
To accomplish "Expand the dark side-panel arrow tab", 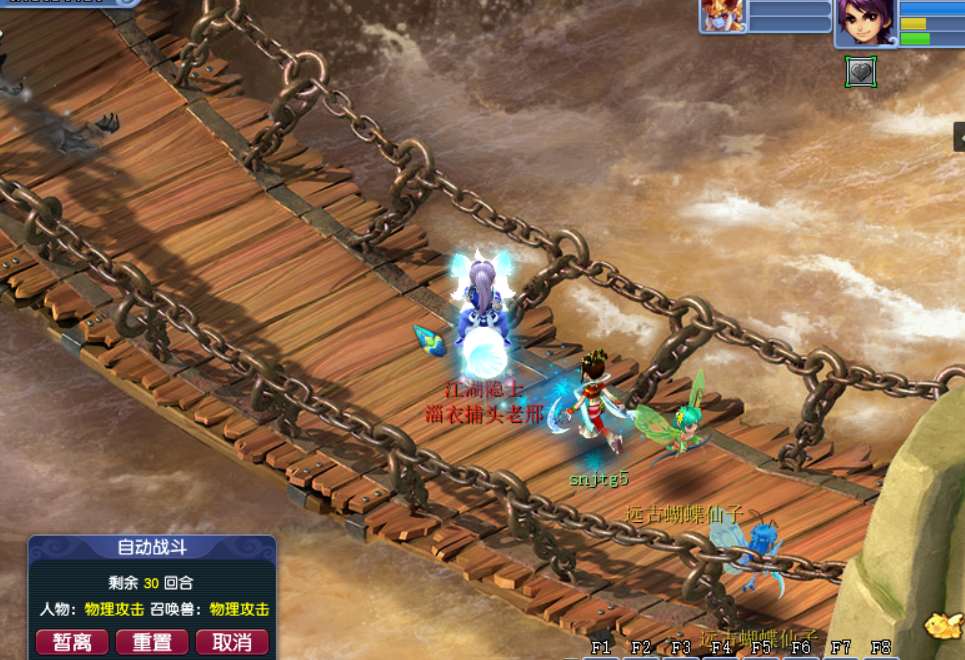I will (x=959, y=136).
